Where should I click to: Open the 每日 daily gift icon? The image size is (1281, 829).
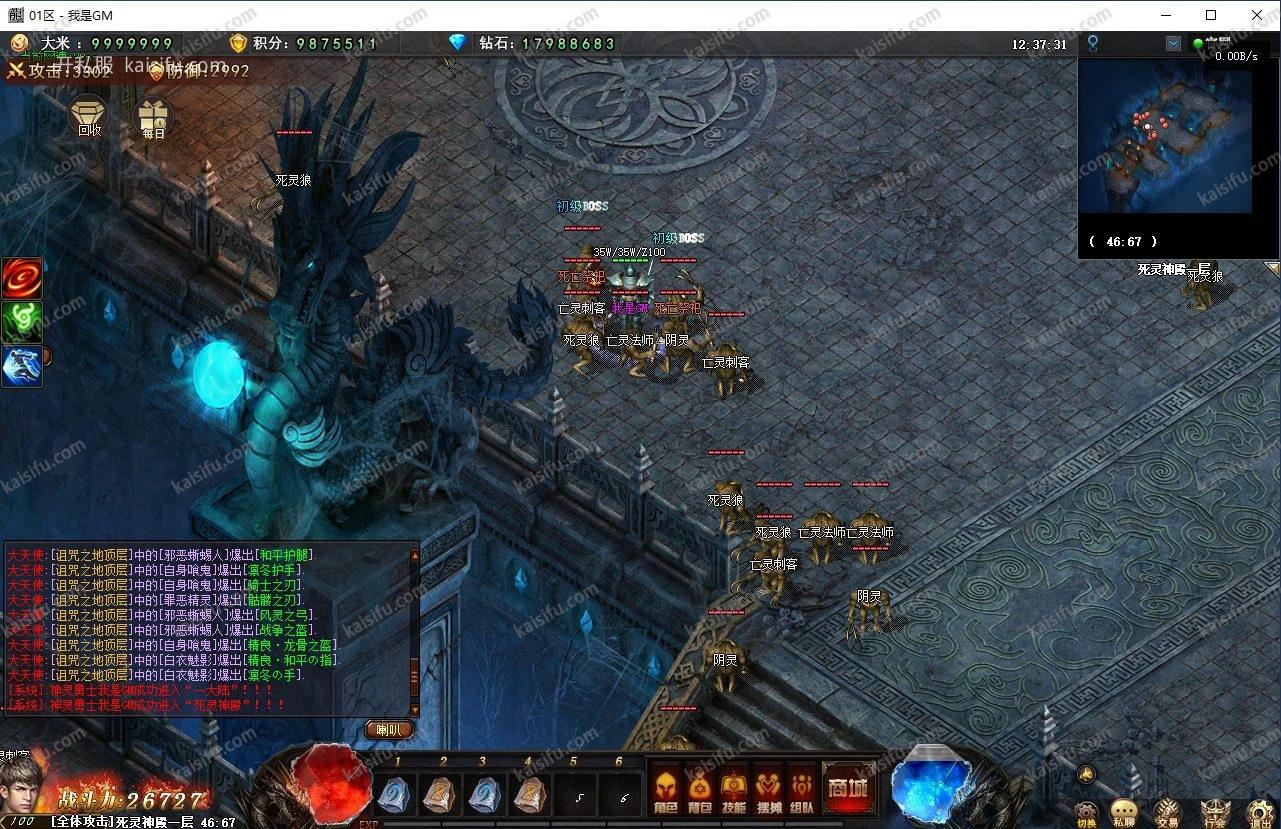(x=153, y=119)
